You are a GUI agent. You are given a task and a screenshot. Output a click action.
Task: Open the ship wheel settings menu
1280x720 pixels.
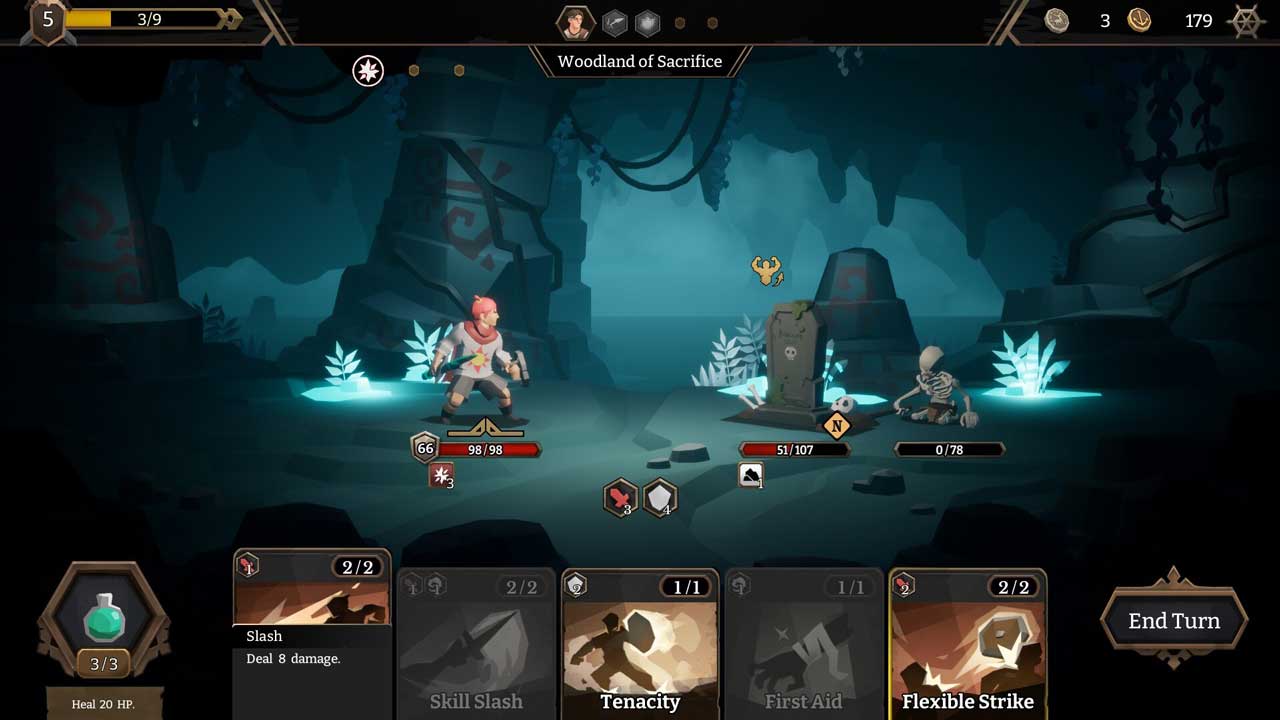pos(1246,21)
